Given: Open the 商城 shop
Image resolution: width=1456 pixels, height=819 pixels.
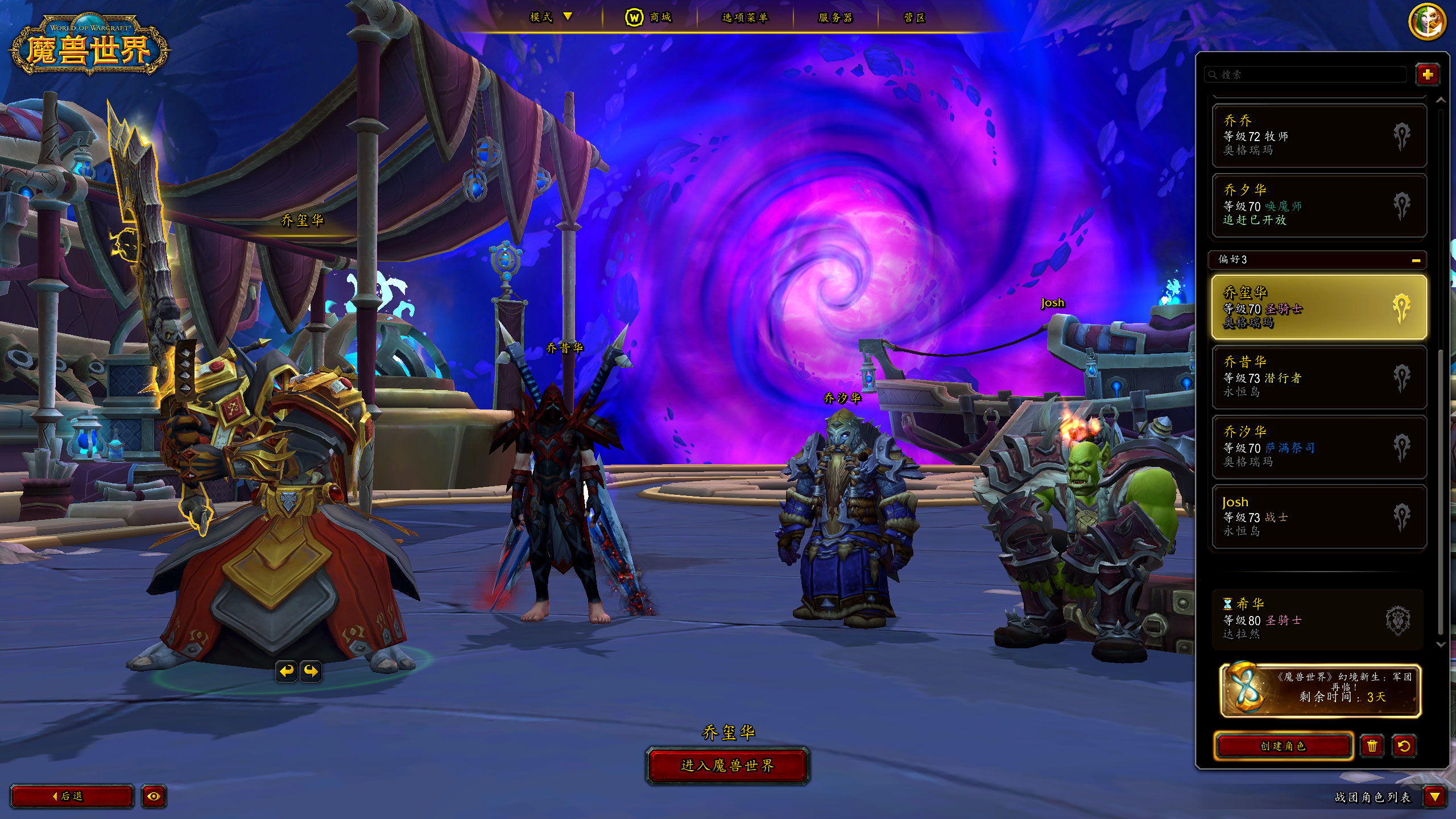Looking at the screenshot, I should 649,18.
